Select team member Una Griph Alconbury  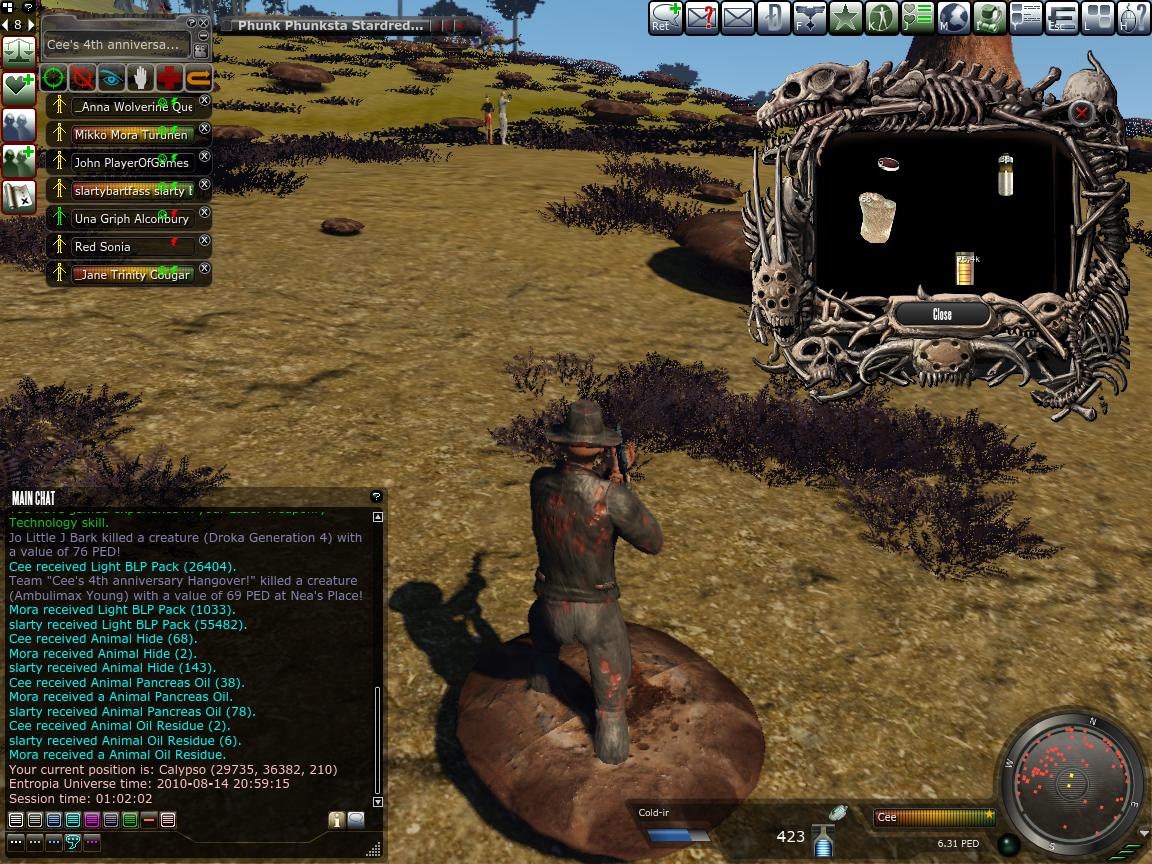pyautogui.click(x=131, y=218)
